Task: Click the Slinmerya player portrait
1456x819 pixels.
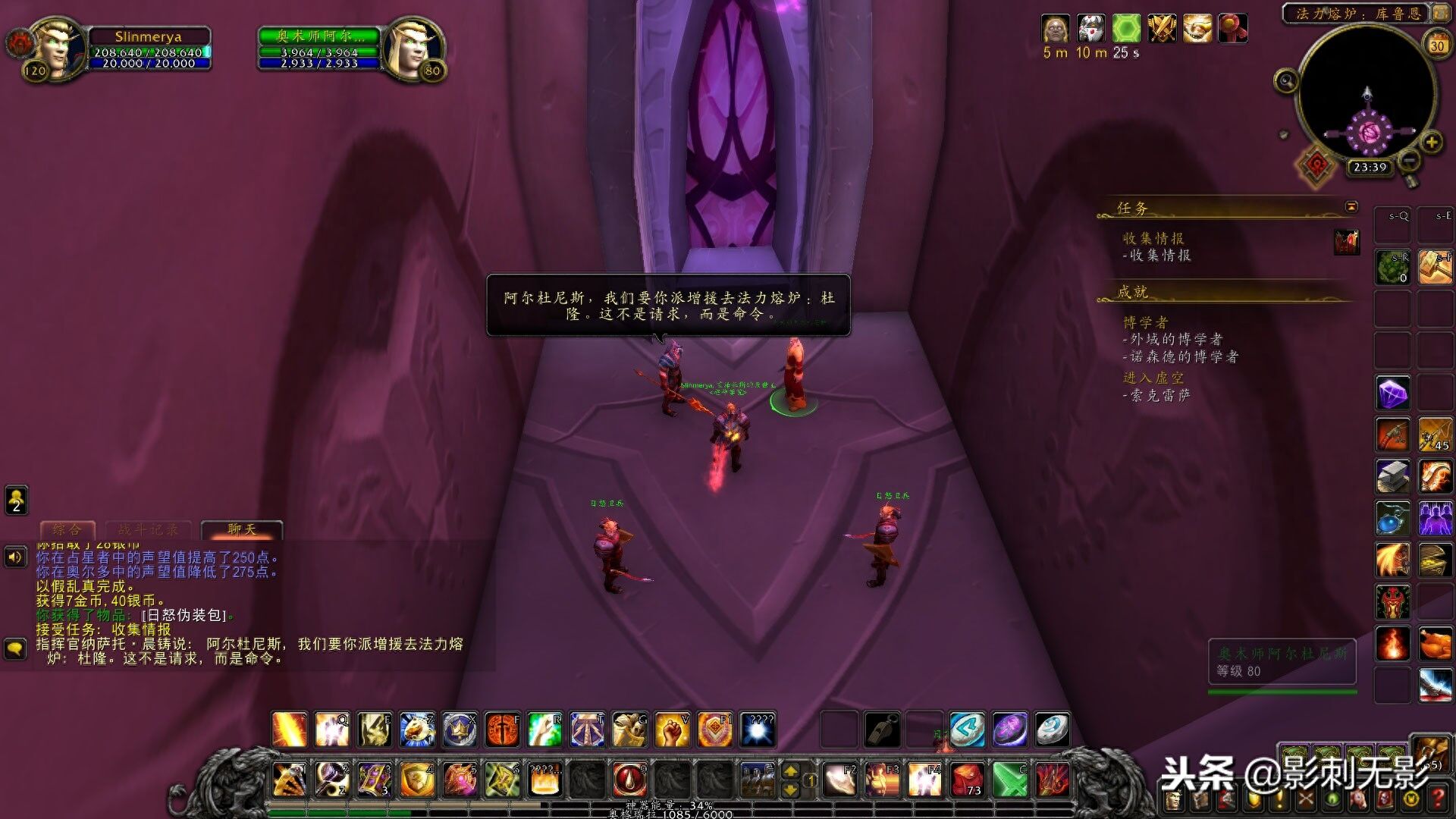Action: [x=57, y=48]
